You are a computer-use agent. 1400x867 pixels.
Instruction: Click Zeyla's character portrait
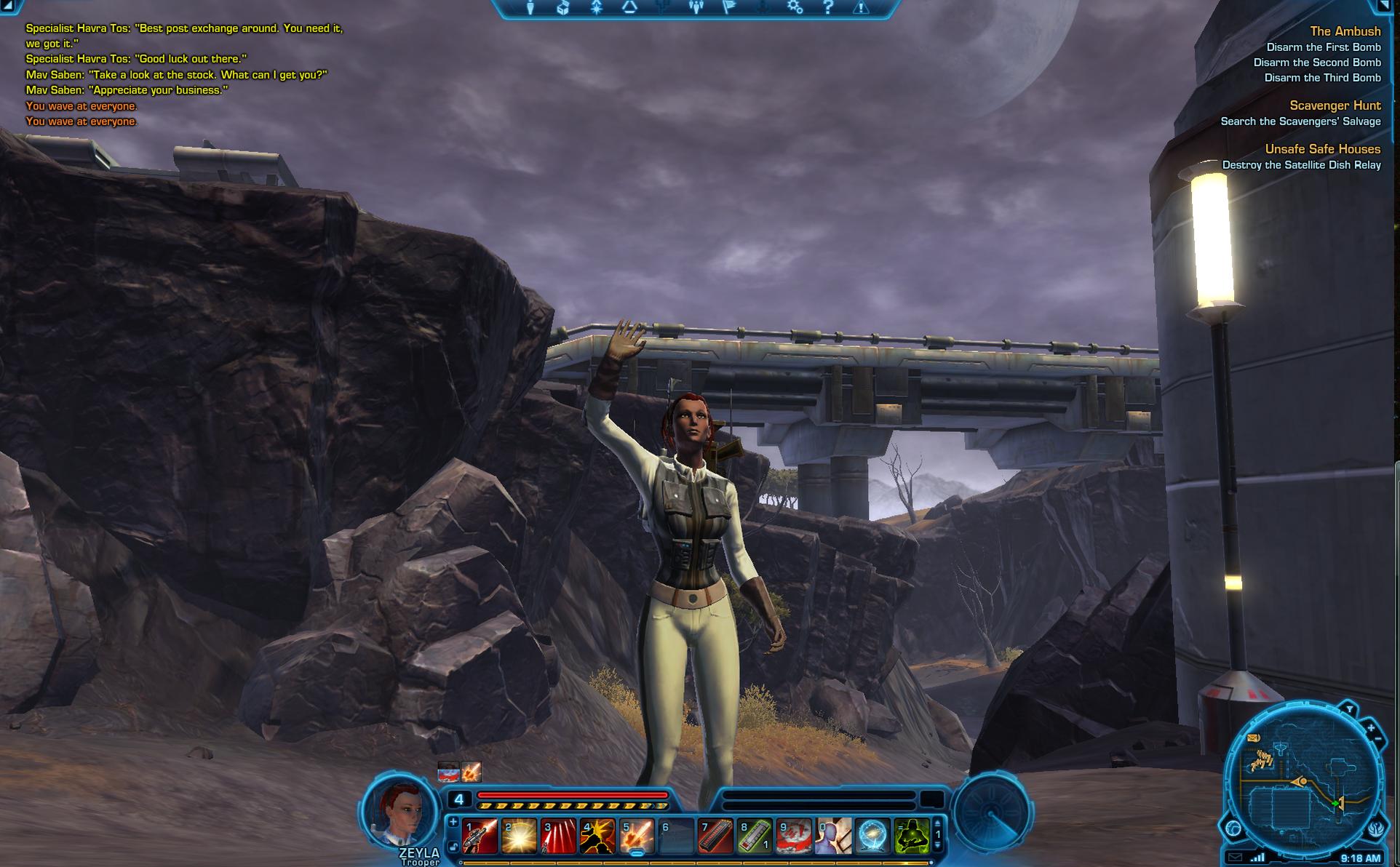(x=398, y=810)
